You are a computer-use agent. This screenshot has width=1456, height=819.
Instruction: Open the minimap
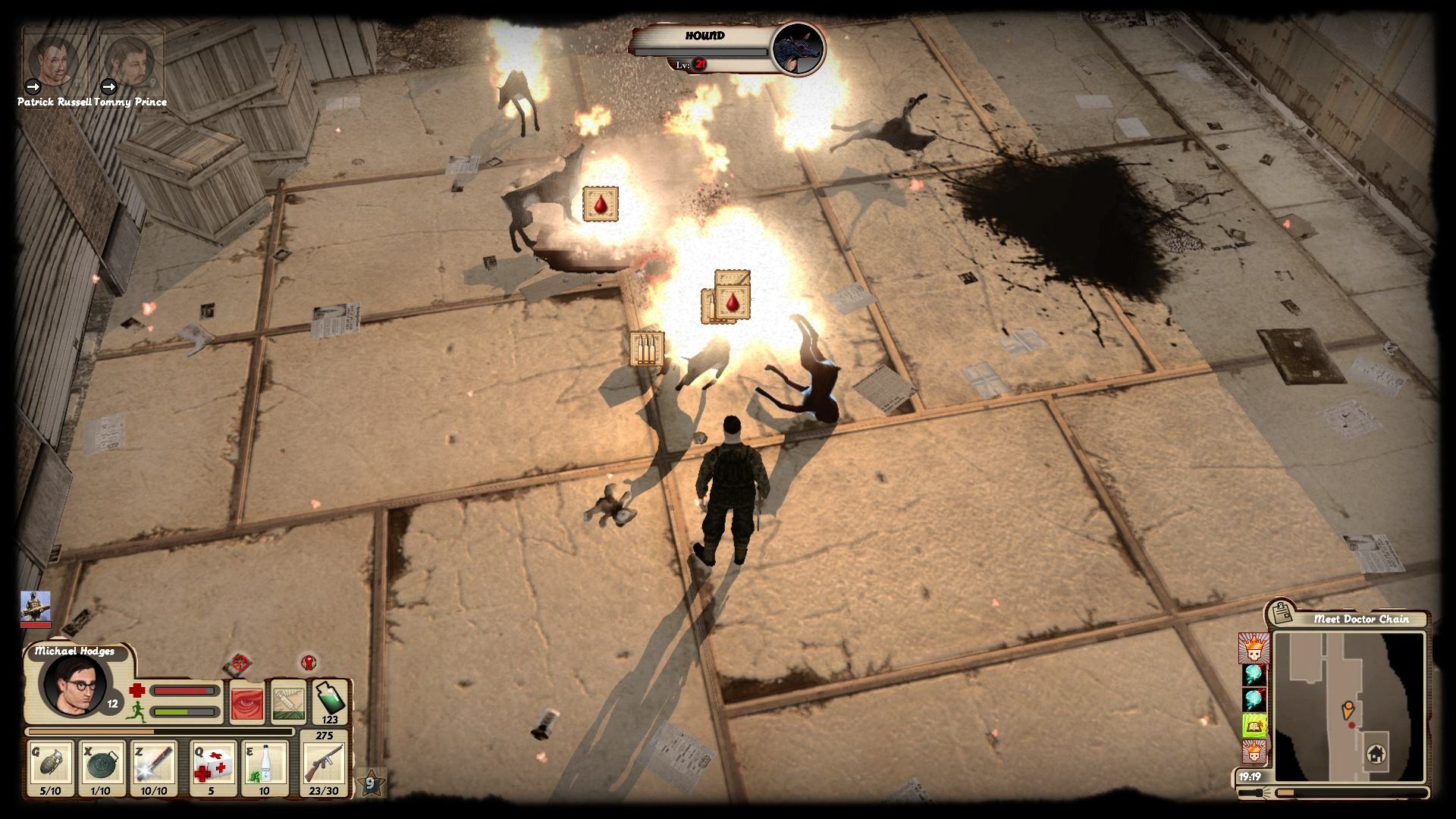[x=1348, y=707]
